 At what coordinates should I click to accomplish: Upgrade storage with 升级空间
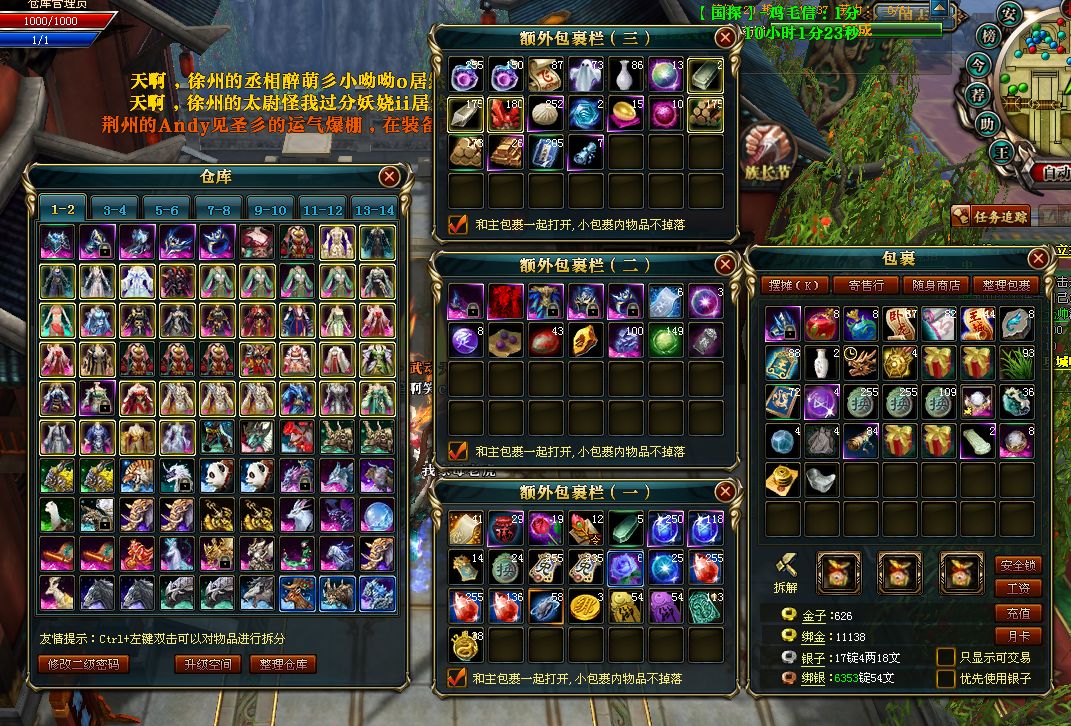(x=208, y=664)
